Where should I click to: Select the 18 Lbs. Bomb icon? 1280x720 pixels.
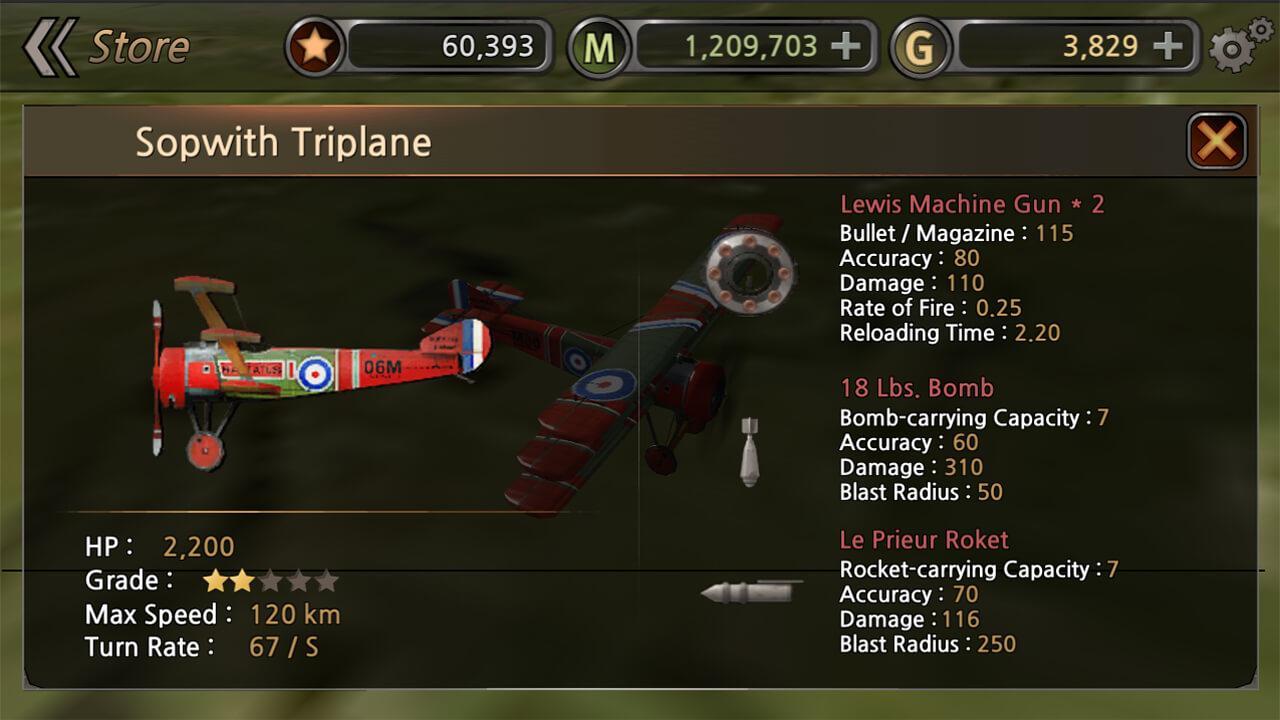click(751, 453)
